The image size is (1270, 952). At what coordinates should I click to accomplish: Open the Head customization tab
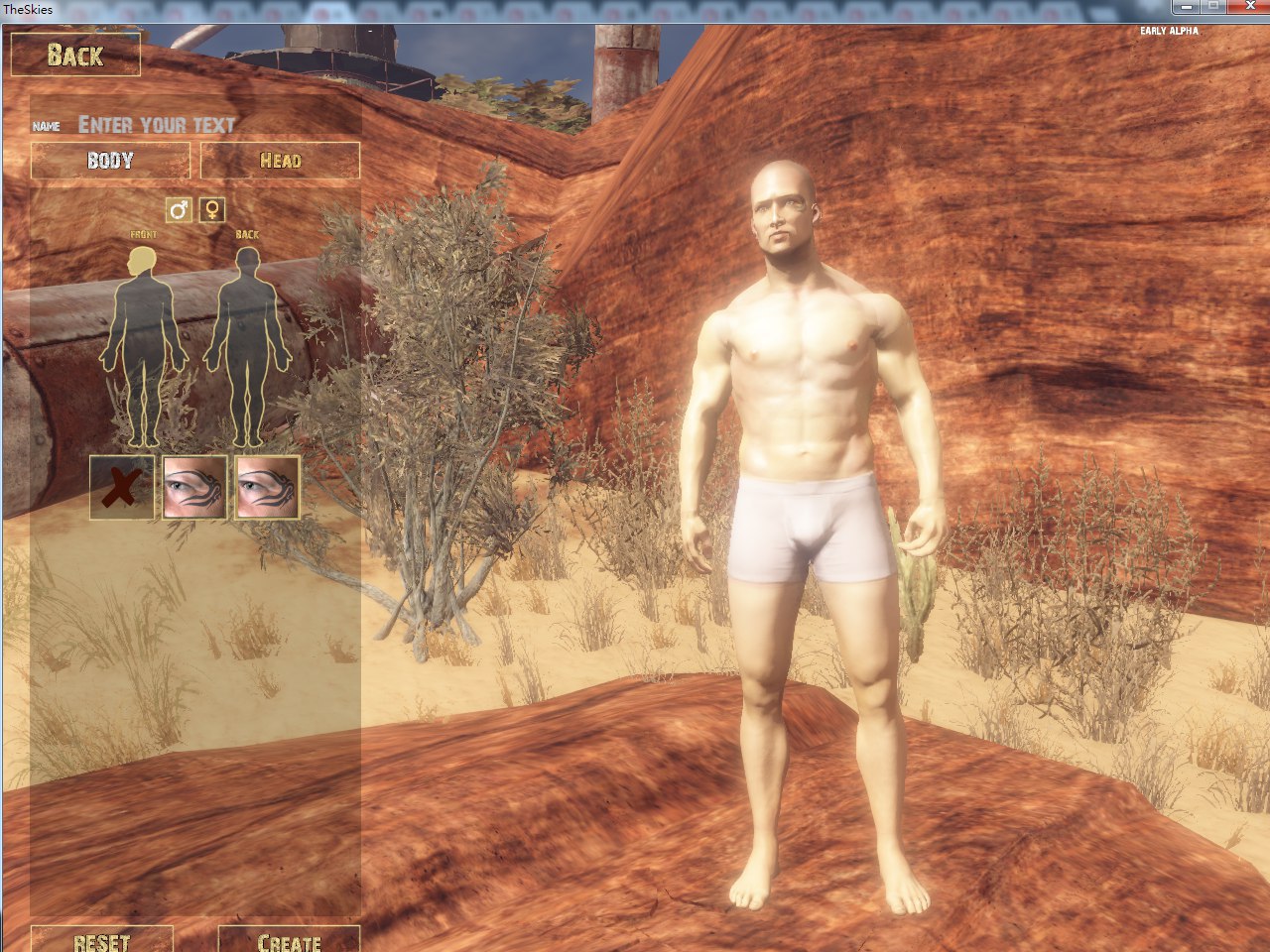pos(280,161)
